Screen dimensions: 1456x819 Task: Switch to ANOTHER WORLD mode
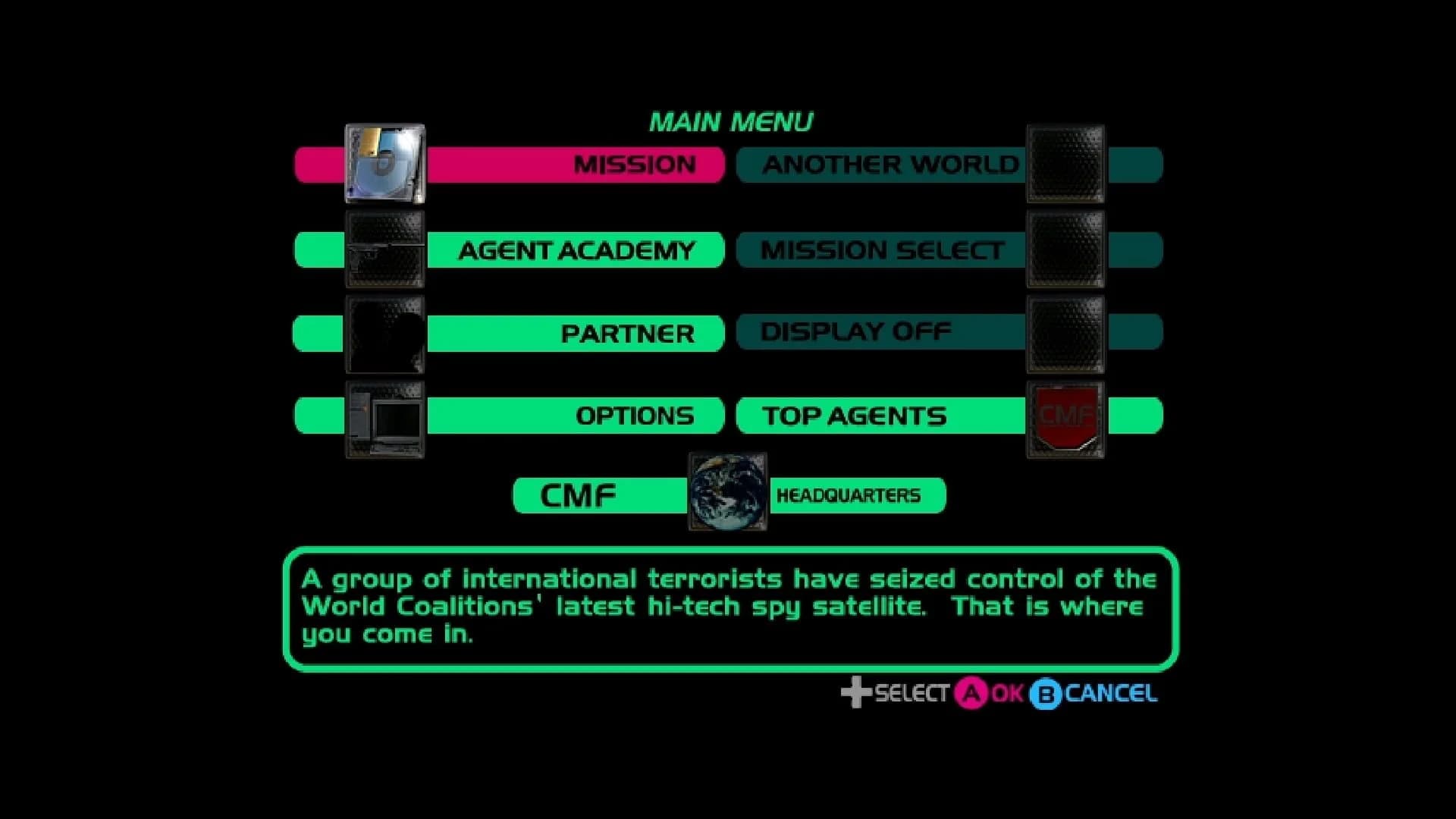(x=890, y=165)
